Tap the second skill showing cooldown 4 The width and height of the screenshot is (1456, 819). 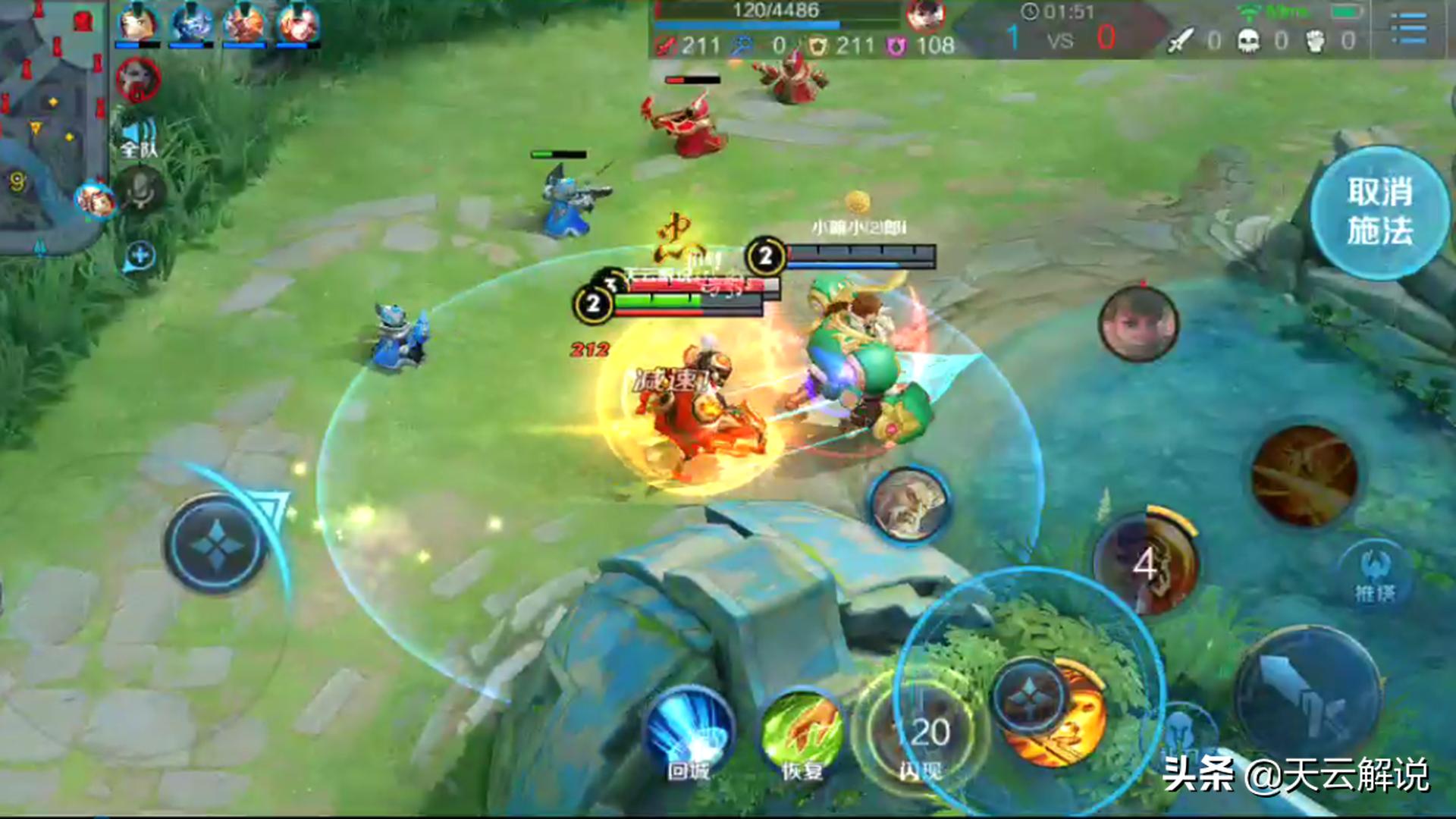click(1147, 563)
